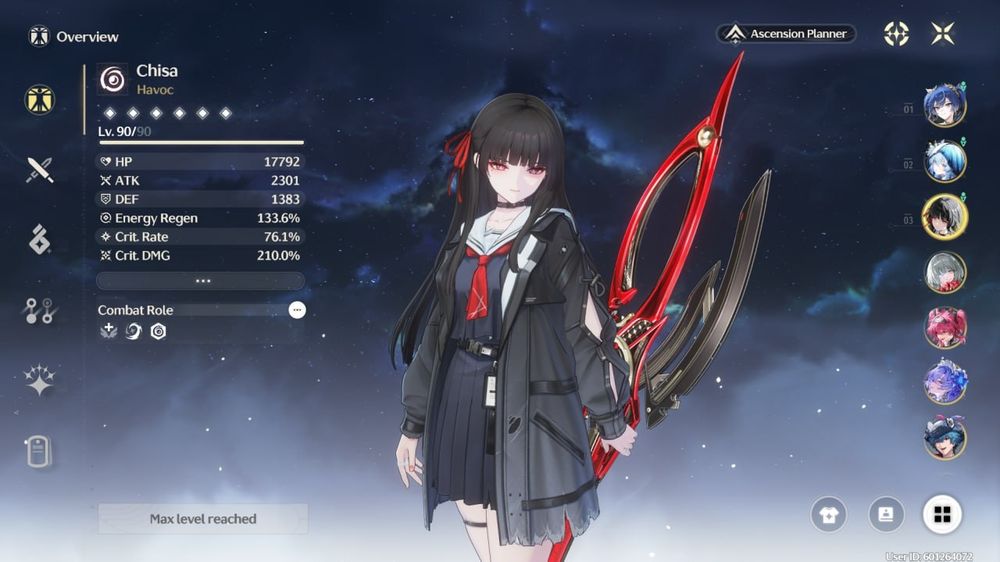Open the four-pointed star resonance tab
This screenshot has width=1000, height=562.
[x=40, y=381]
